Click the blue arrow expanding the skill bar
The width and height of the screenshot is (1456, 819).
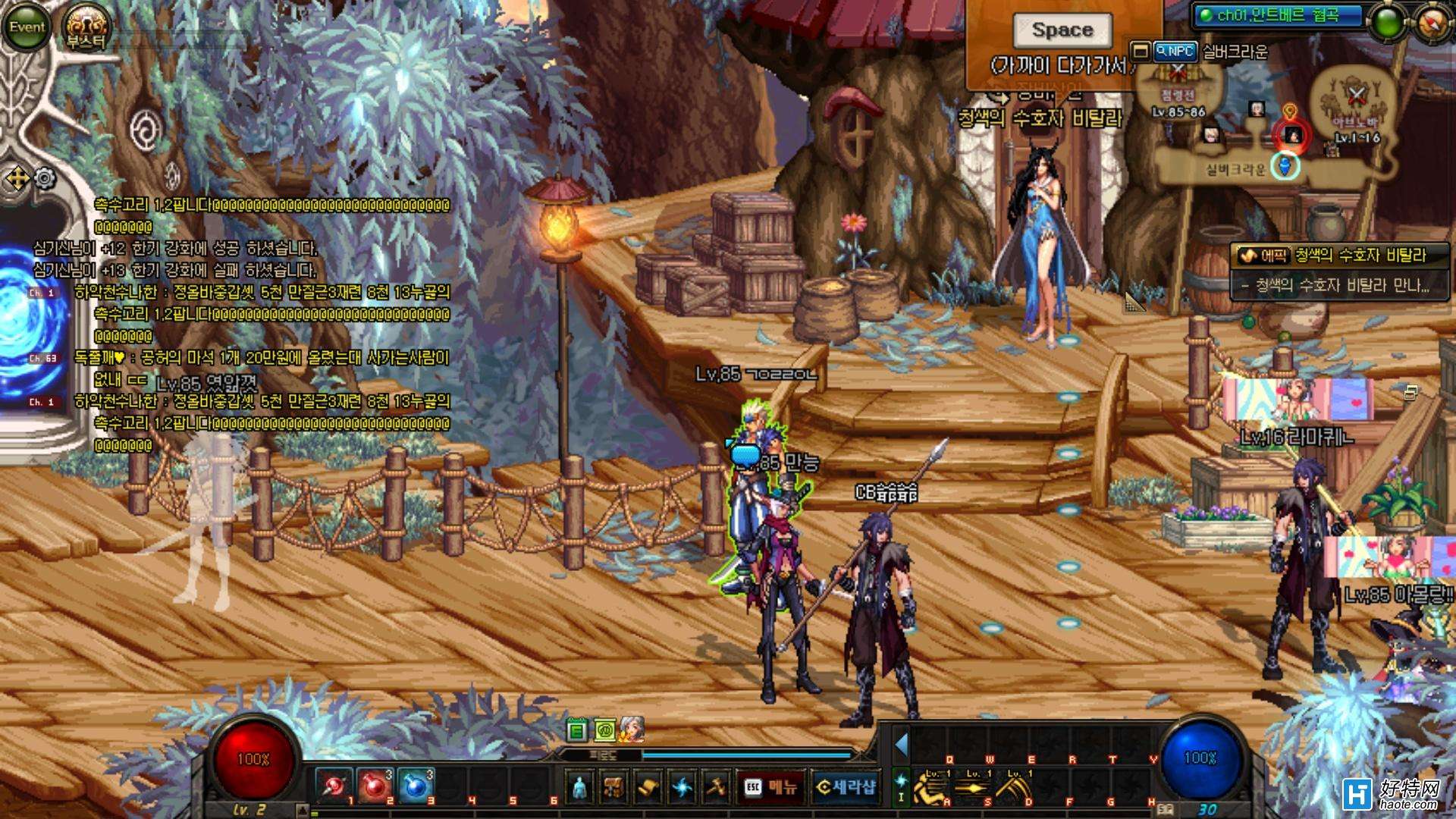point(902,745)
